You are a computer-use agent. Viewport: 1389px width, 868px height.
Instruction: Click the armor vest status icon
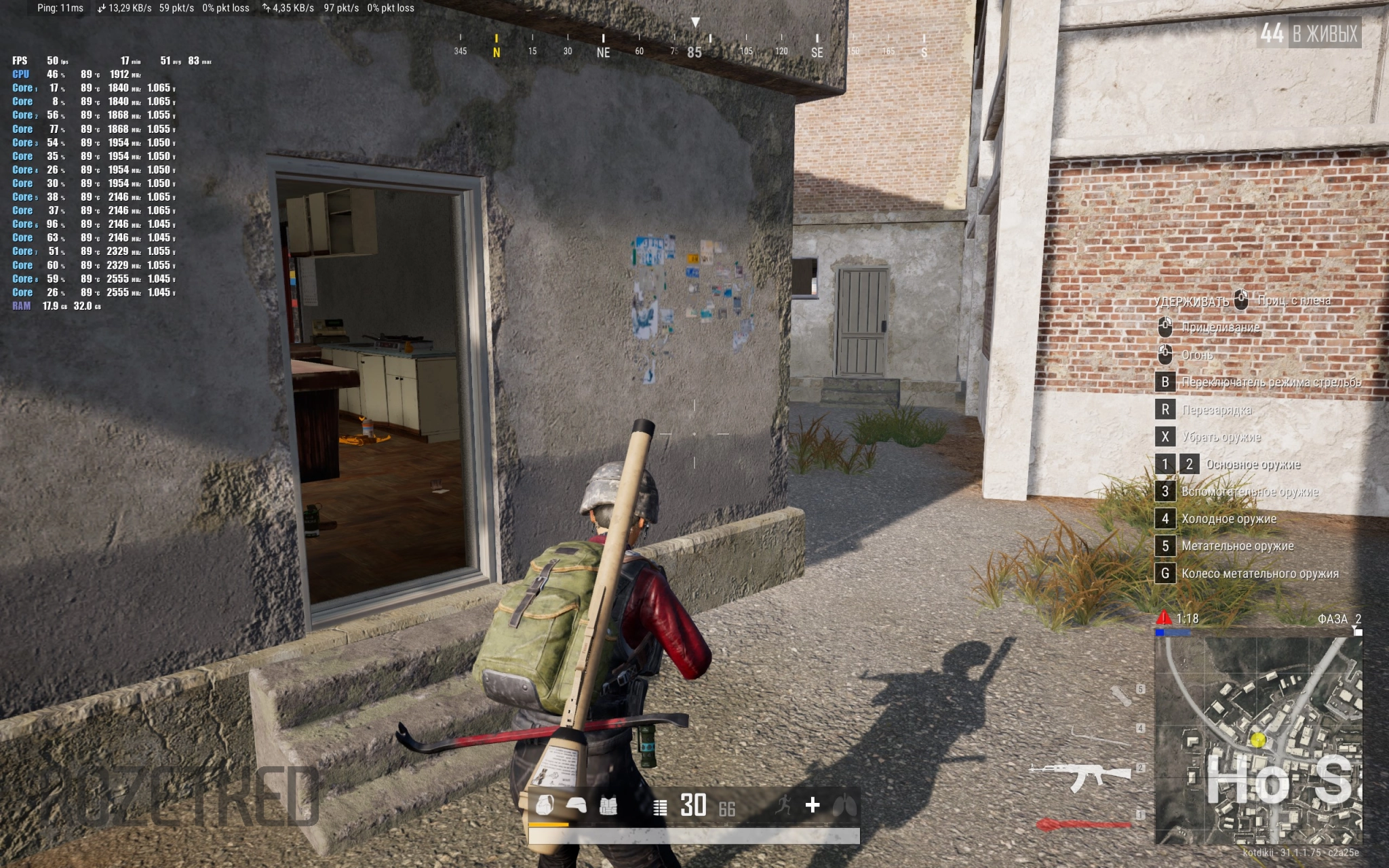[608, 805]
